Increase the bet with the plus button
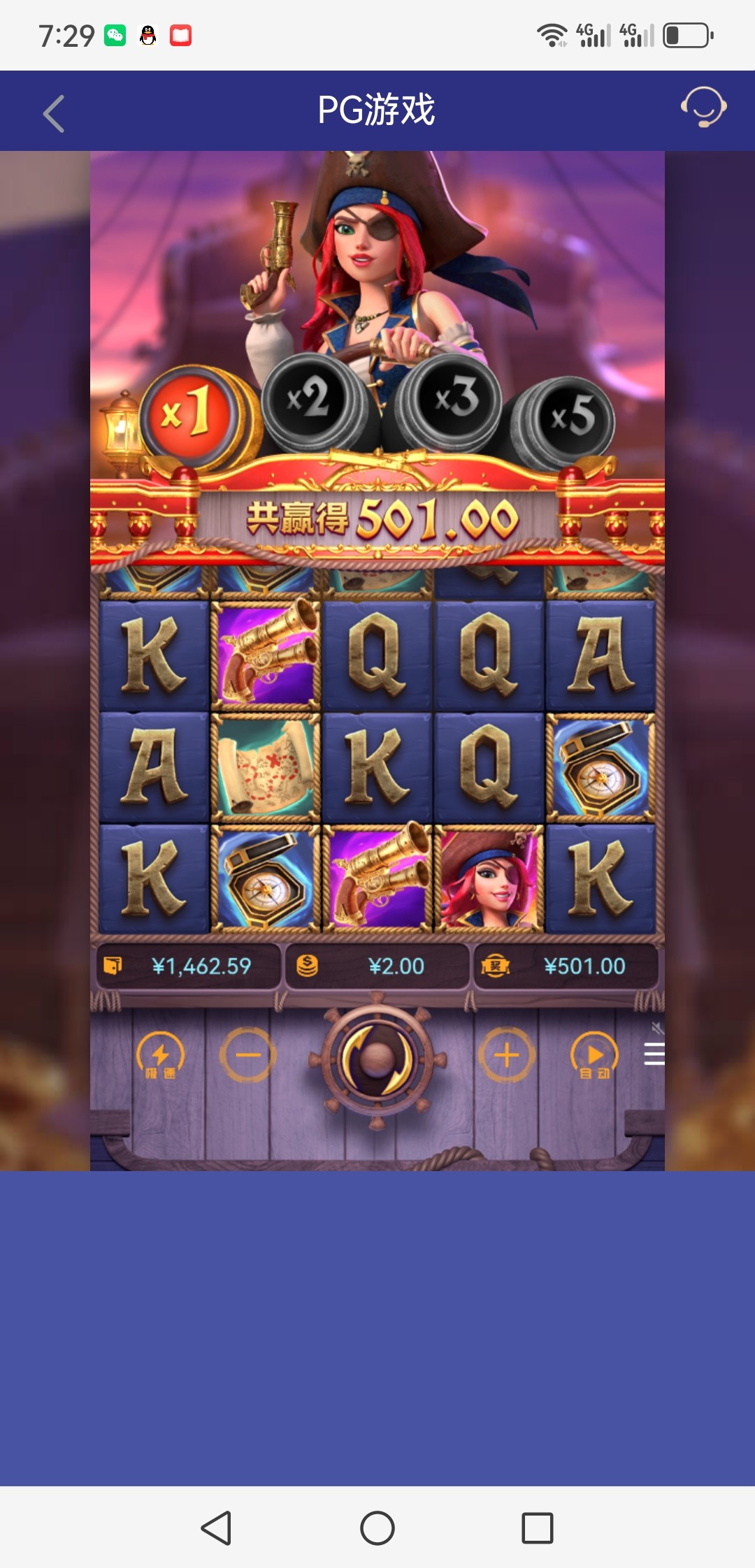 (507, 1055)
